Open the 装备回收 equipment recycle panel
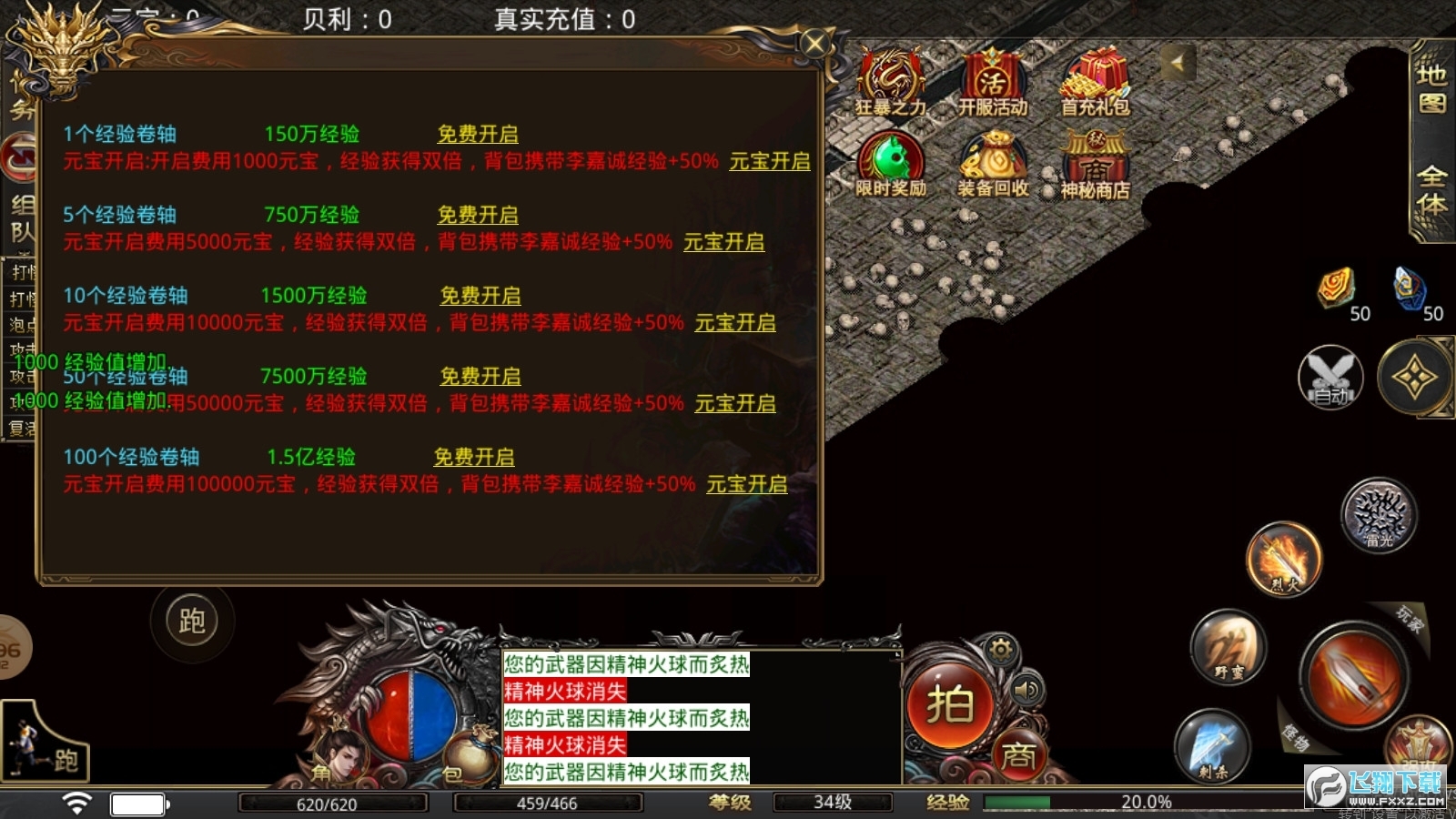The width and height of the screenshot is (1456, 819). coord(991,164)
